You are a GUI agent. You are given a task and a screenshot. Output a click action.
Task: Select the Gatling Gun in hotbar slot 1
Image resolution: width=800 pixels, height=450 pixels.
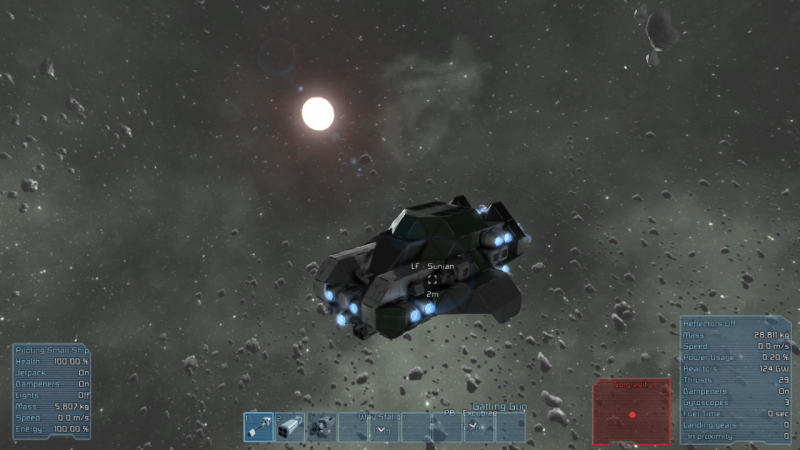tap(259, 427)
